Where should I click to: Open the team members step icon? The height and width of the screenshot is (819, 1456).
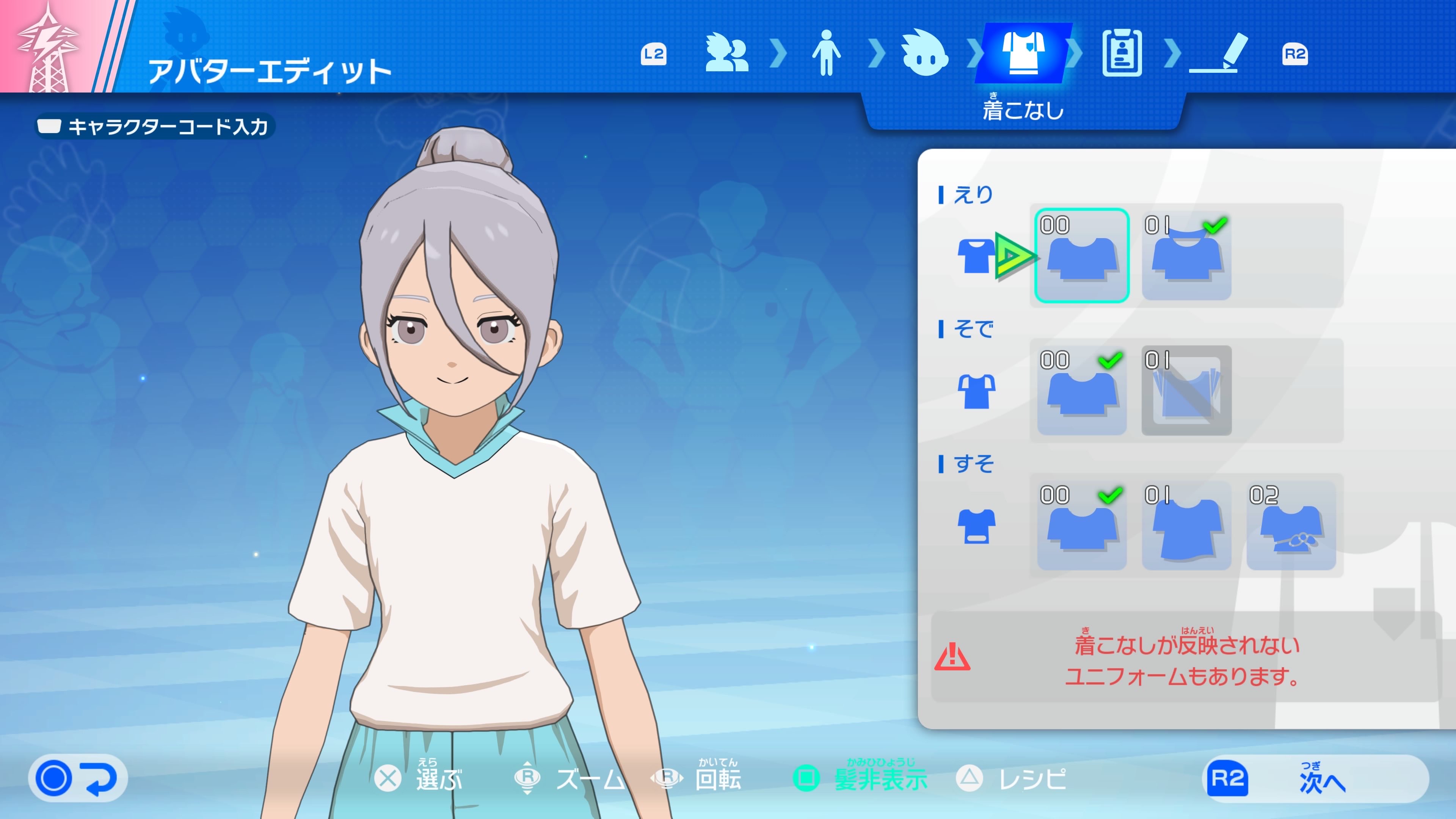point(726,53)
